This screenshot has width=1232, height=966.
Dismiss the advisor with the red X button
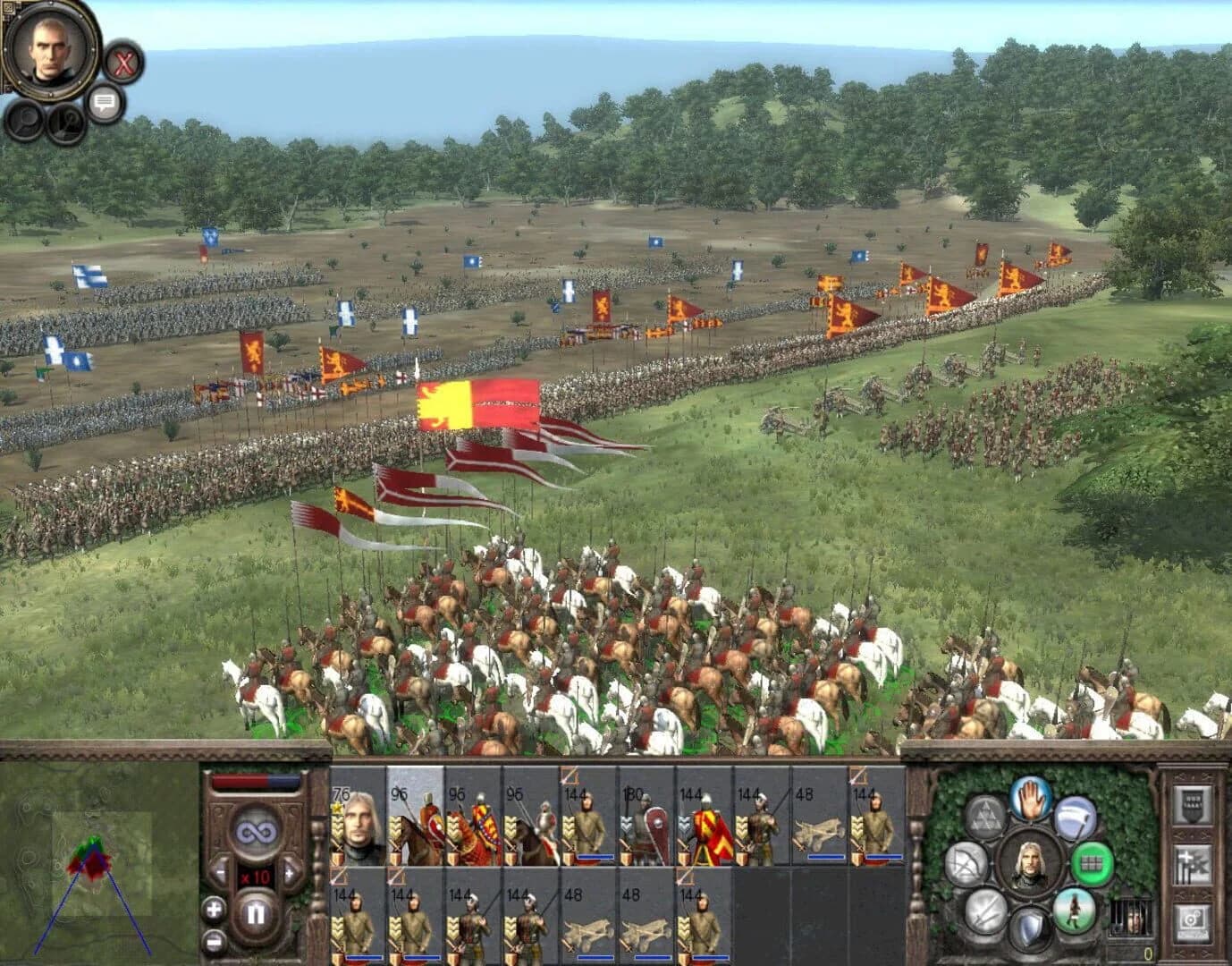coord(123,63)
